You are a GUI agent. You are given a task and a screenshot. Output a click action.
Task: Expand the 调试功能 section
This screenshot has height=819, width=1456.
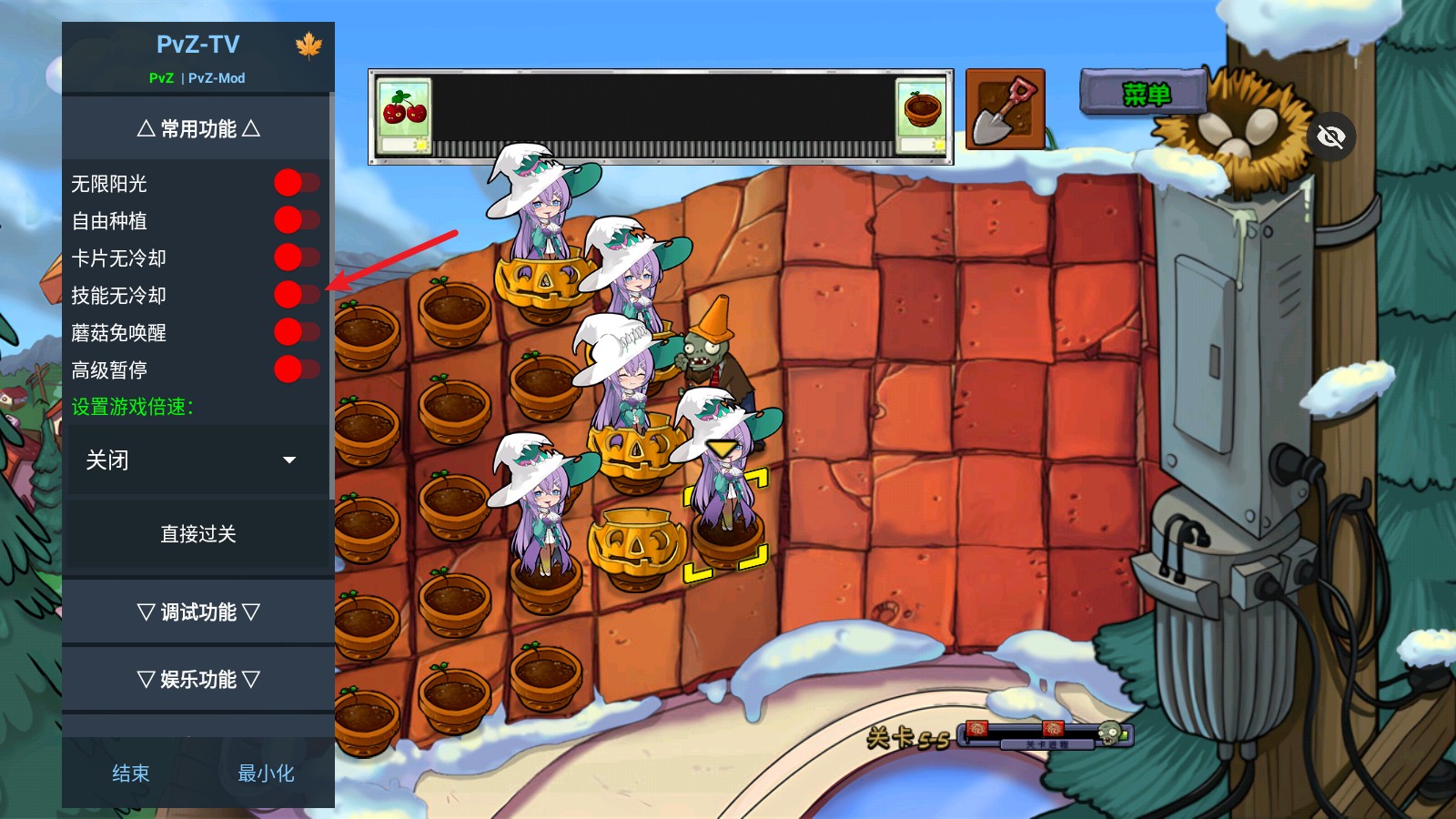click(x=197, y=612)
